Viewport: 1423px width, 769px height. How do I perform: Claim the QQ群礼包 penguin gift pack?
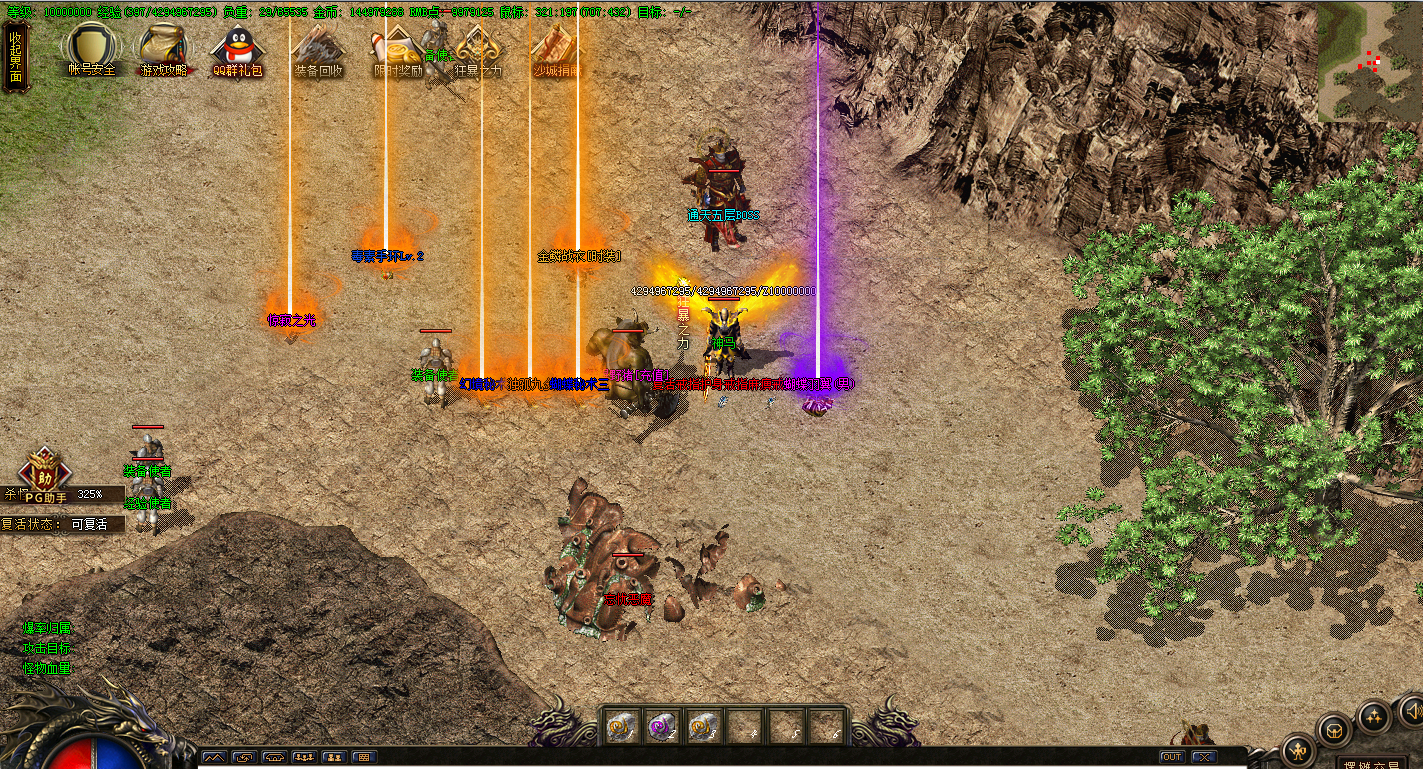point(237,49)
